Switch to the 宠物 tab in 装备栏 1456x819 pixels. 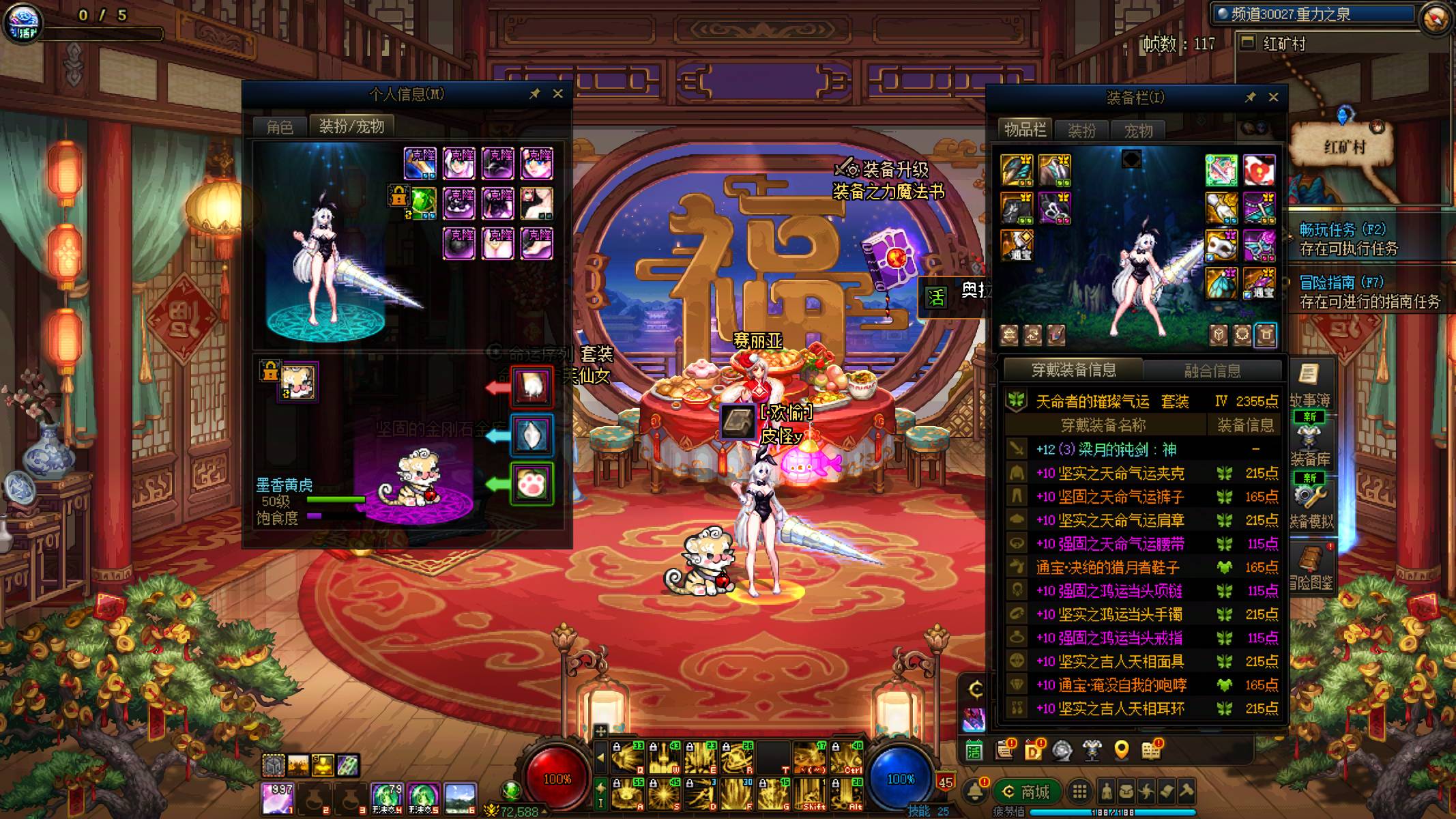coord(1138,130)
